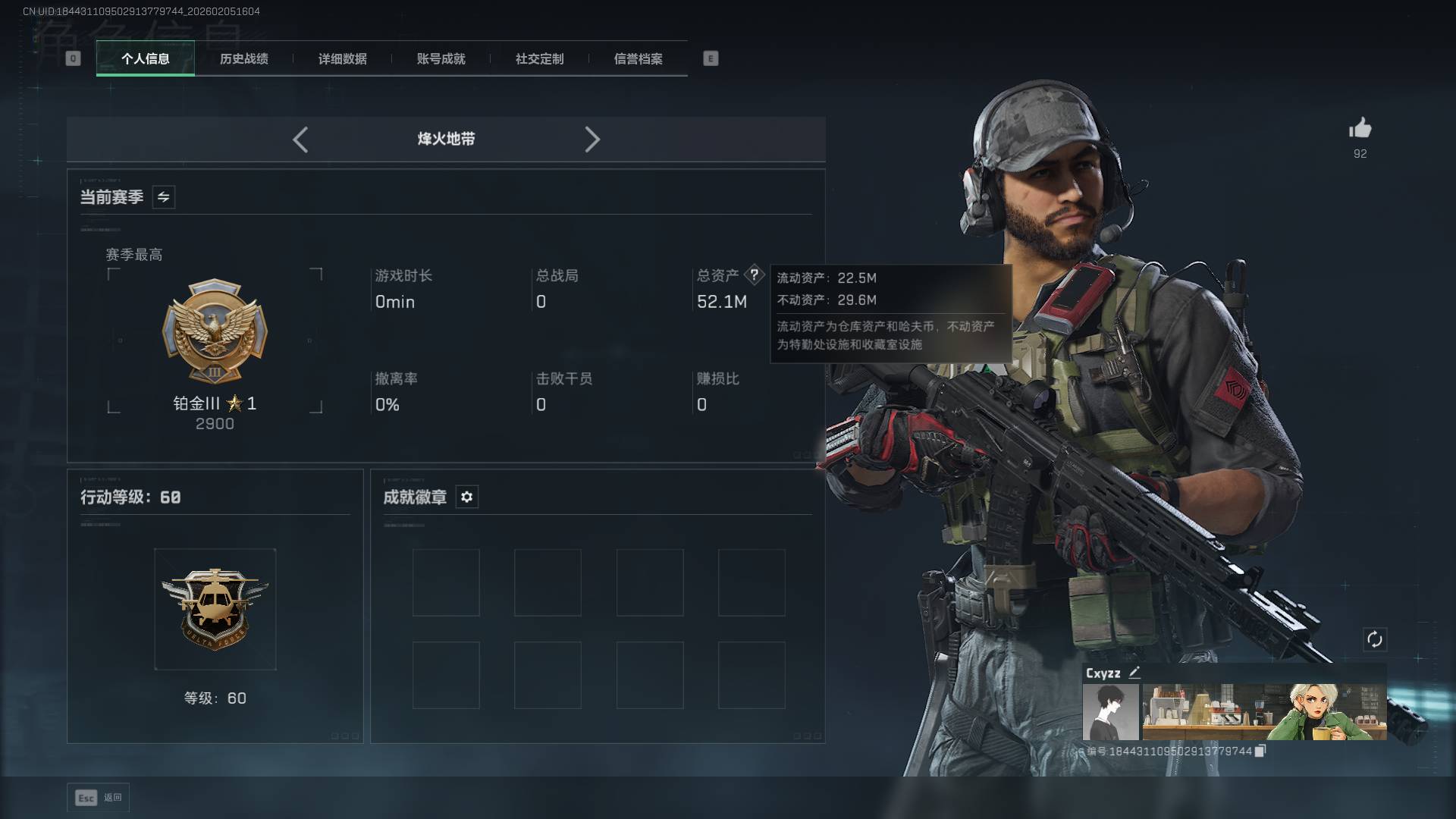This screenshot has width=1456, height=819.
Task: Copy the player ID number
Action: click(1260, 751)
